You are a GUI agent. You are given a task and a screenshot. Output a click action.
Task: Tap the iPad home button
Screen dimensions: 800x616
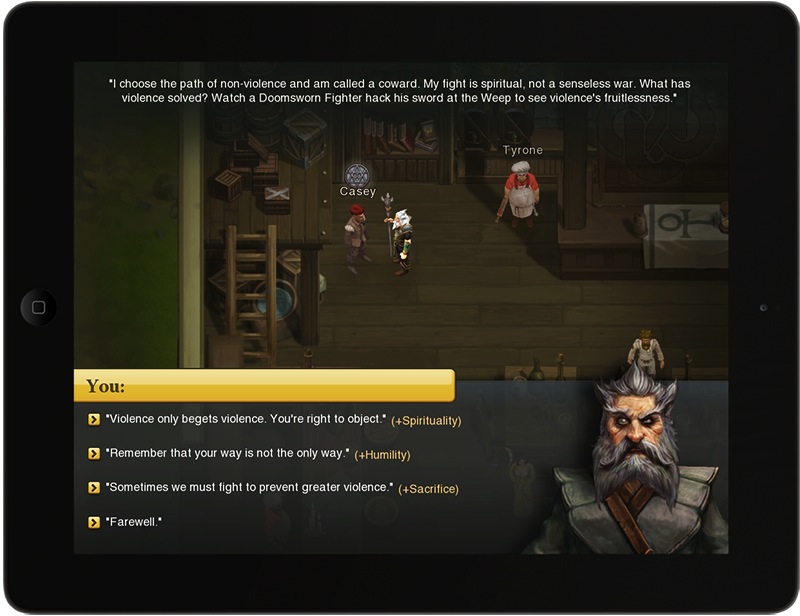pos(38,307)
